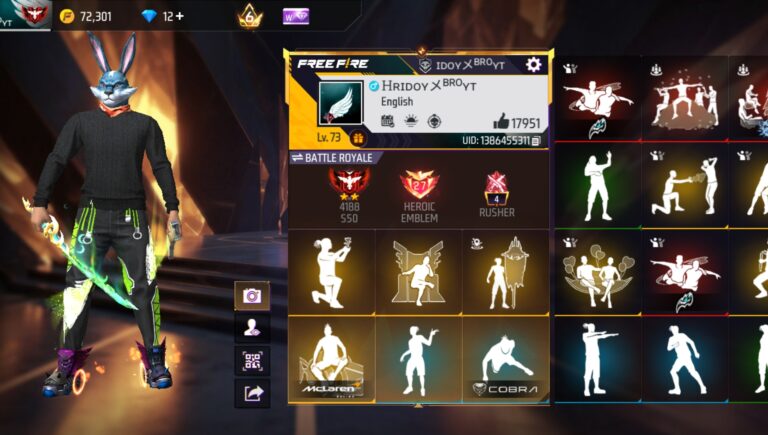Open the gold crown level 6 badge
The height and width of the screenshot is (435, 768).
pos(249,16)
